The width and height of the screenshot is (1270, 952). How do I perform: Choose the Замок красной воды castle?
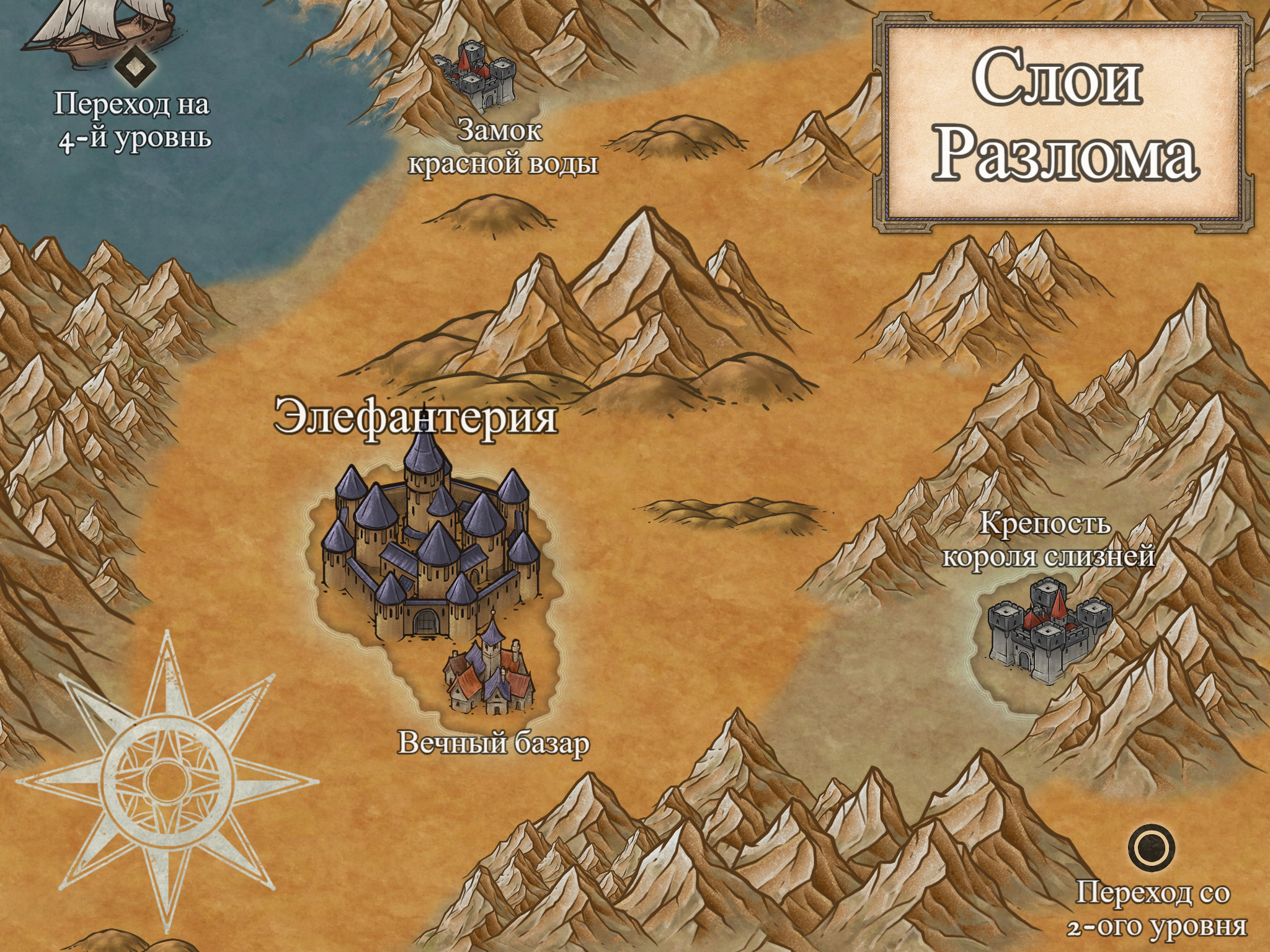click(x=476, y=76)
